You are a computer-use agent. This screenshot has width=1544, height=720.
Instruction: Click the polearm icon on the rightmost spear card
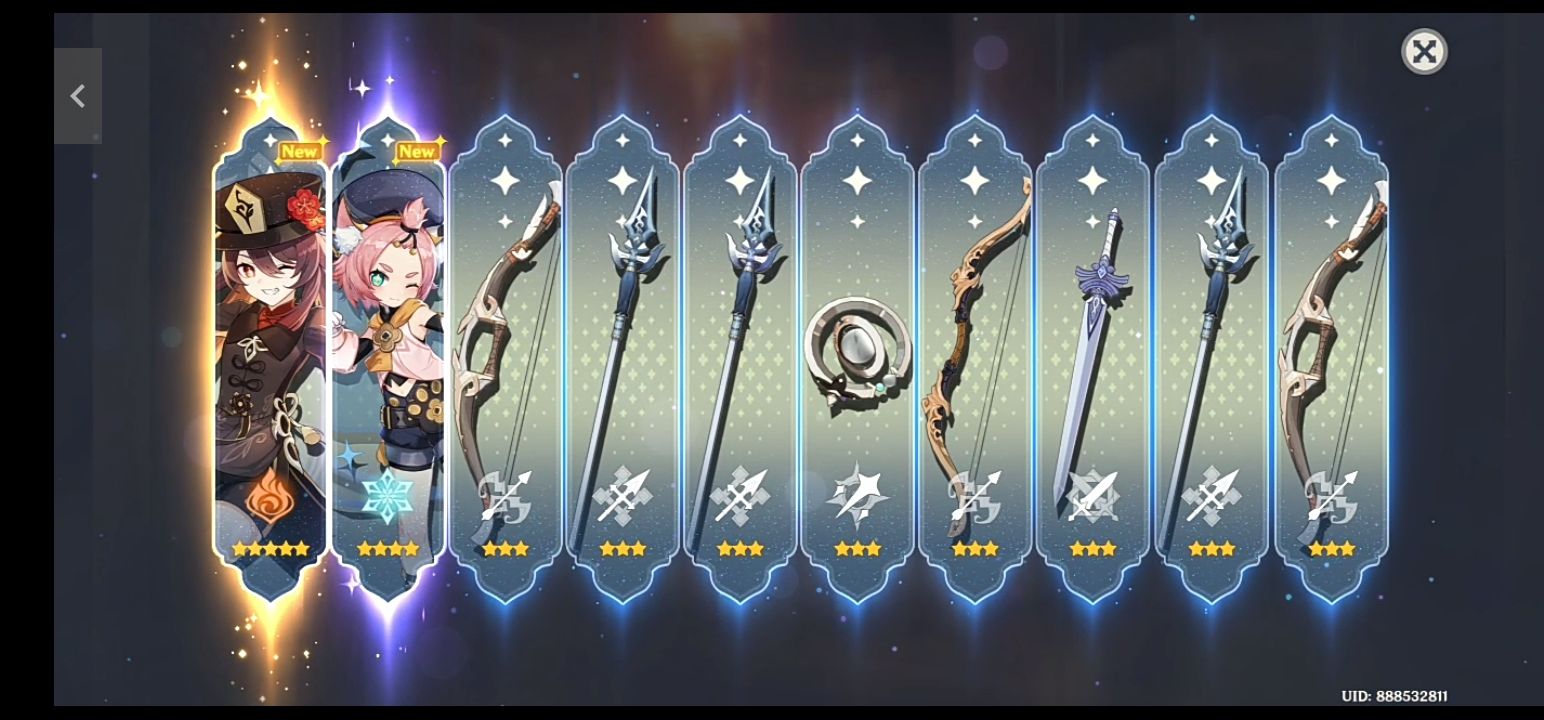(x=1209, y=494)
